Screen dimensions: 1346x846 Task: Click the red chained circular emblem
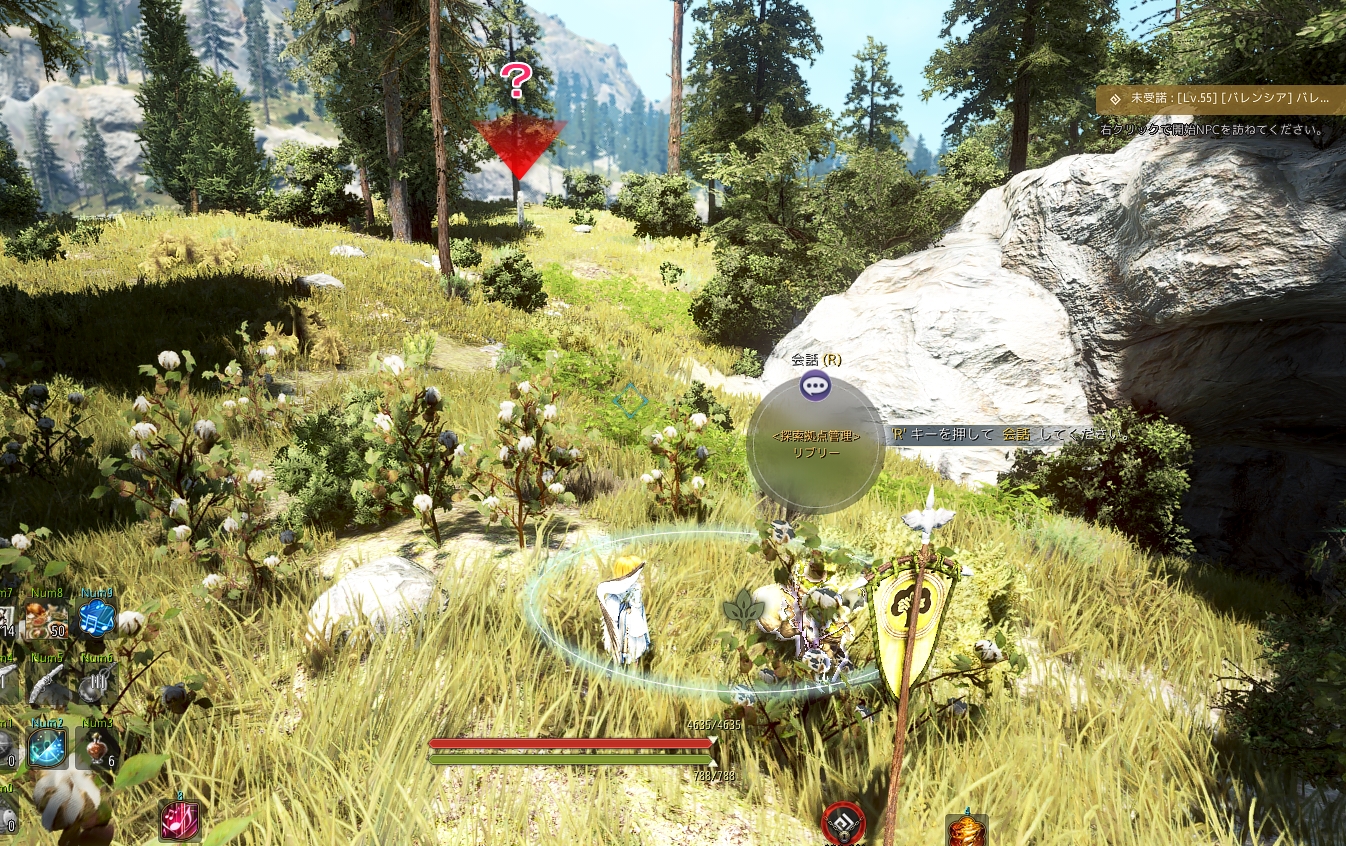click(x=843, y=823)
